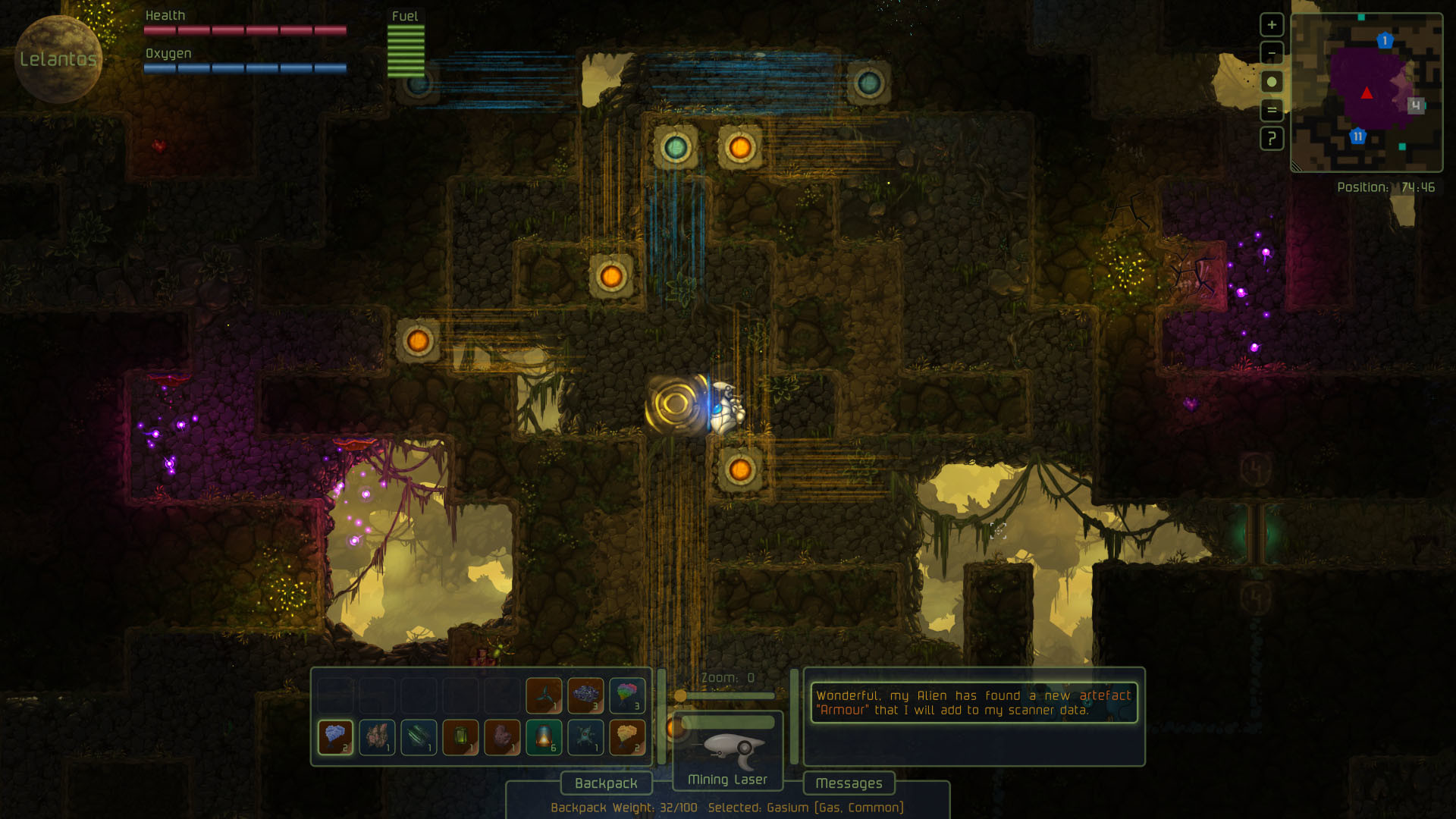This screenshot has width=1456, height=819.
Task: Select the pink ore item in the hotbar
Action: [378, 736]
